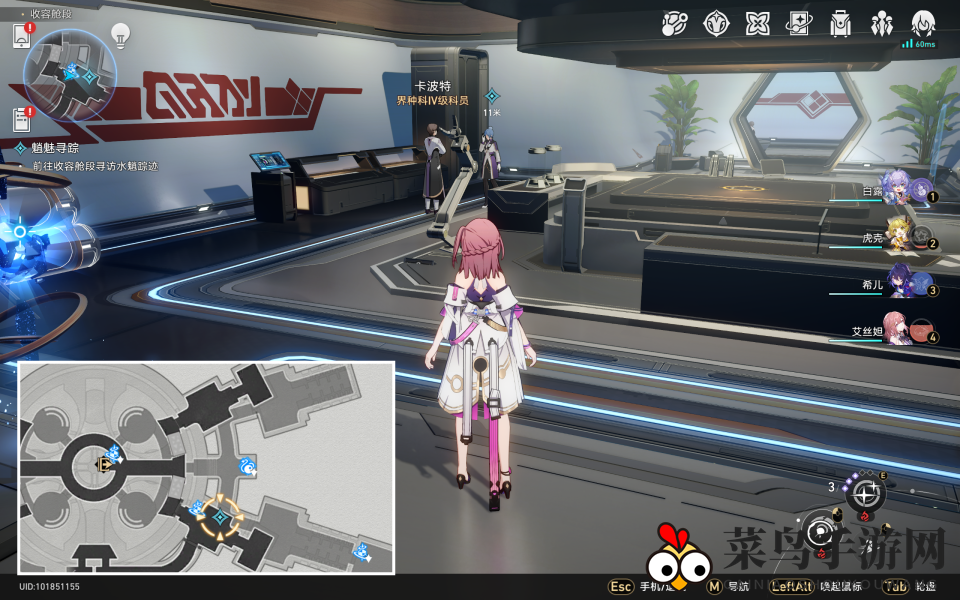
Task: Open the compass guide icon
Action: click(716, 23)
